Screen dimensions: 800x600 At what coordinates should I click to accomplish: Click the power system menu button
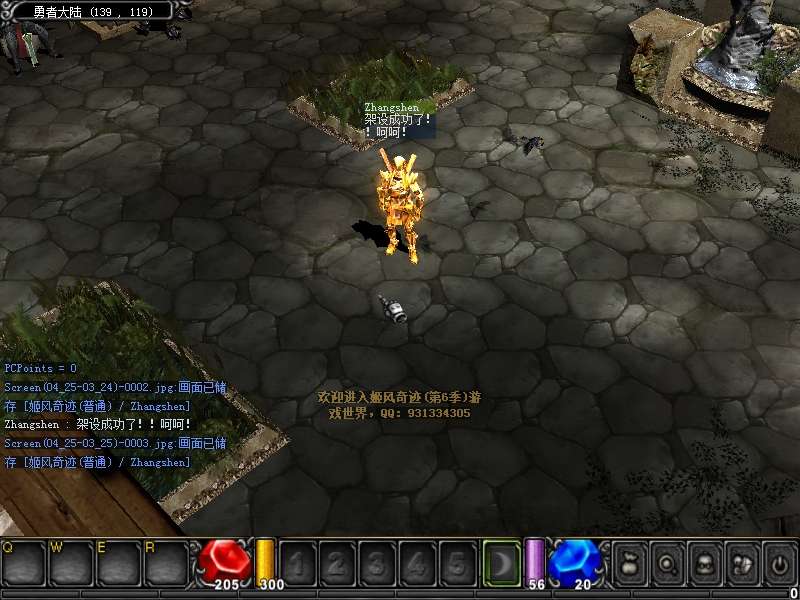tap(779, 563)
